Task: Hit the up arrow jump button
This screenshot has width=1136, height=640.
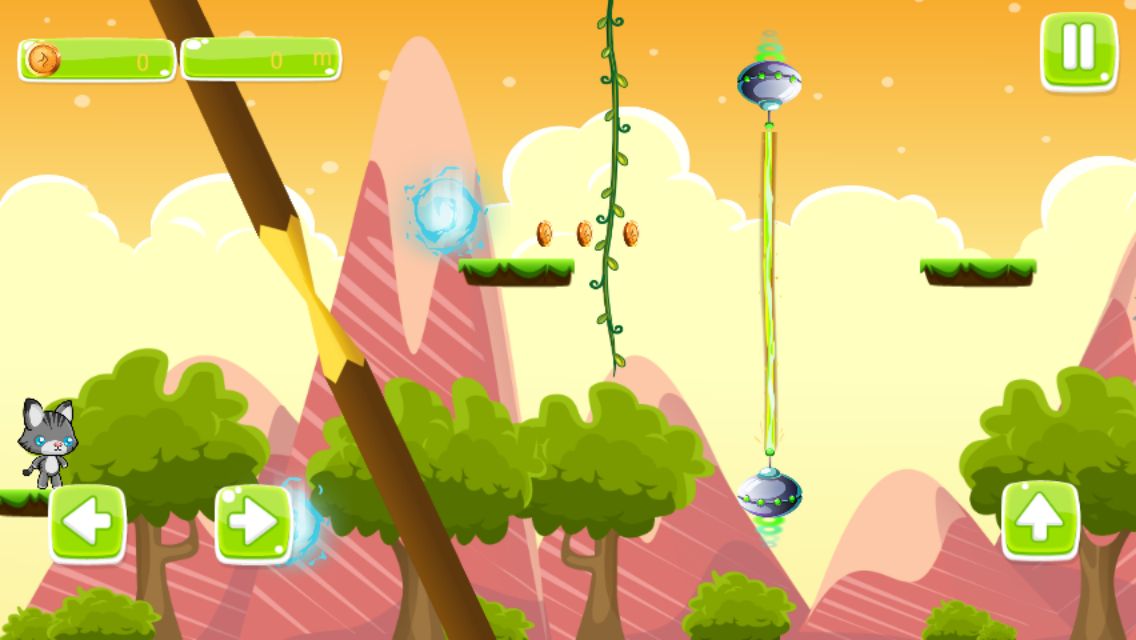Action: 1040,520
